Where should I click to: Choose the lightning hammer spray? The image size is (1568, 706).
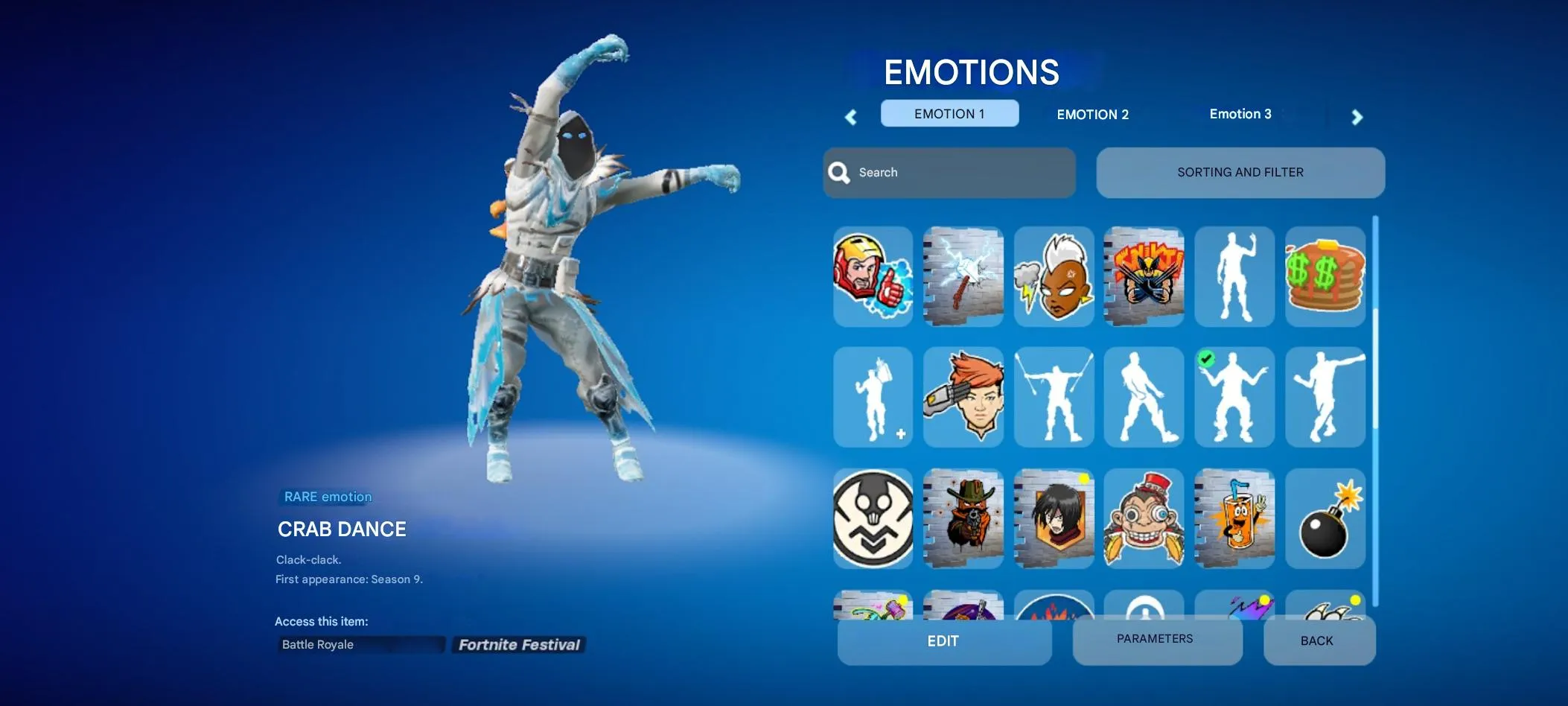(x=963, y=277)
